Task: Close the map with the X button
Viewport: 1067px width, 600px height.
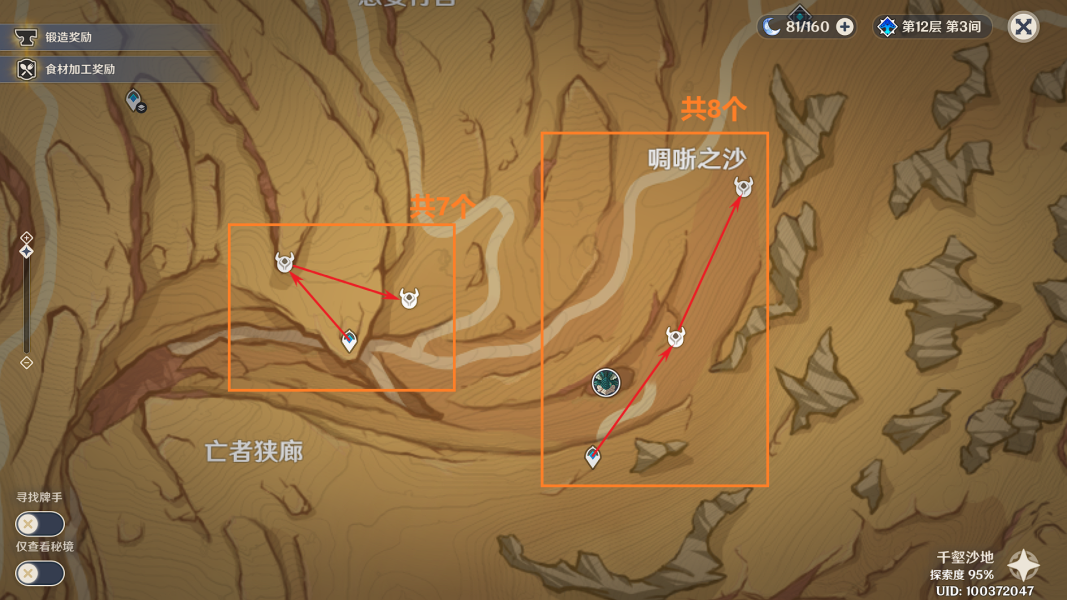Action: point(1023,27)
